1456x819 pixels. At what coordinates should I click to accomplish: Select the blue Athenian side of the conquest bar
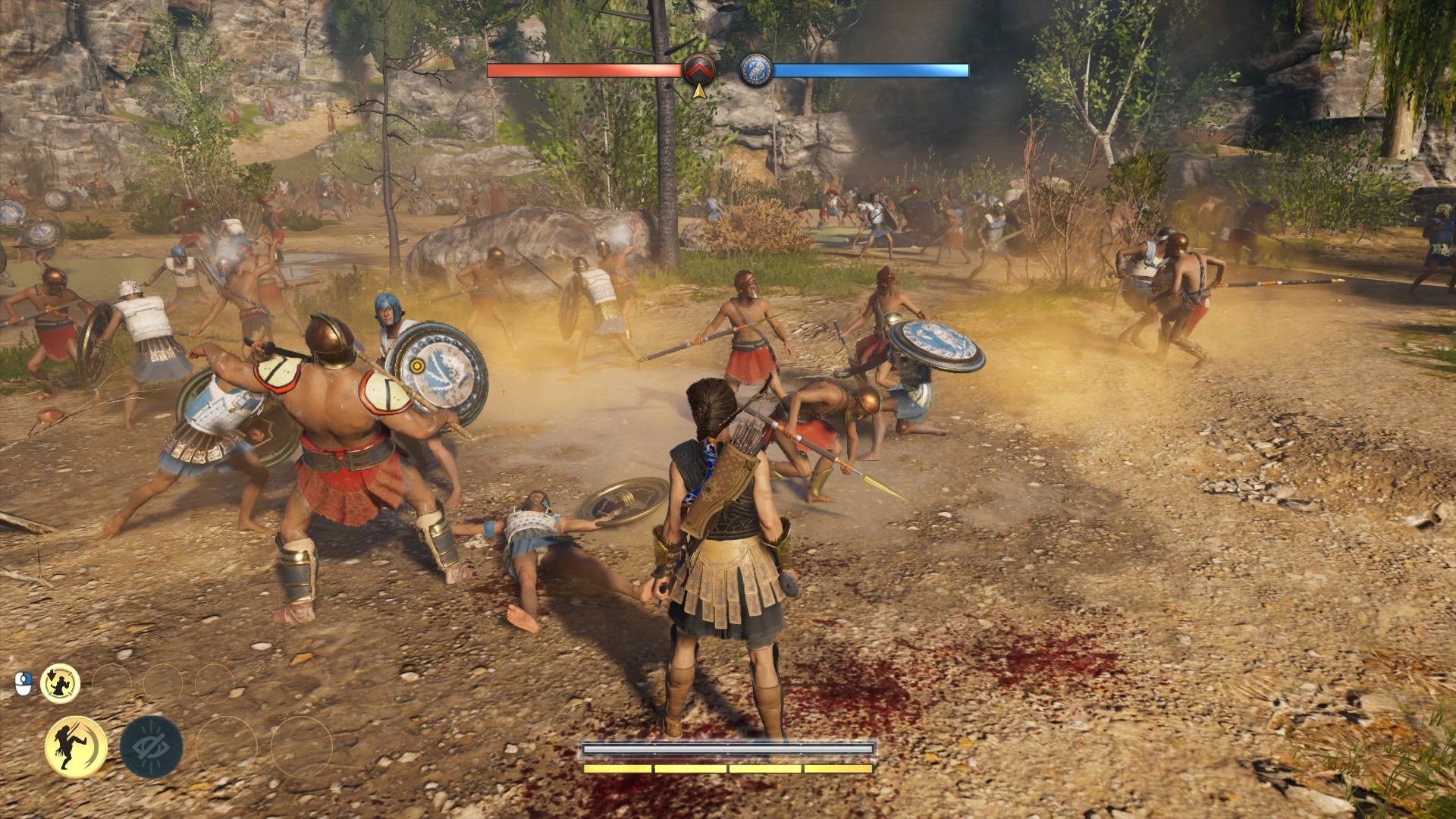pos(872,72)
